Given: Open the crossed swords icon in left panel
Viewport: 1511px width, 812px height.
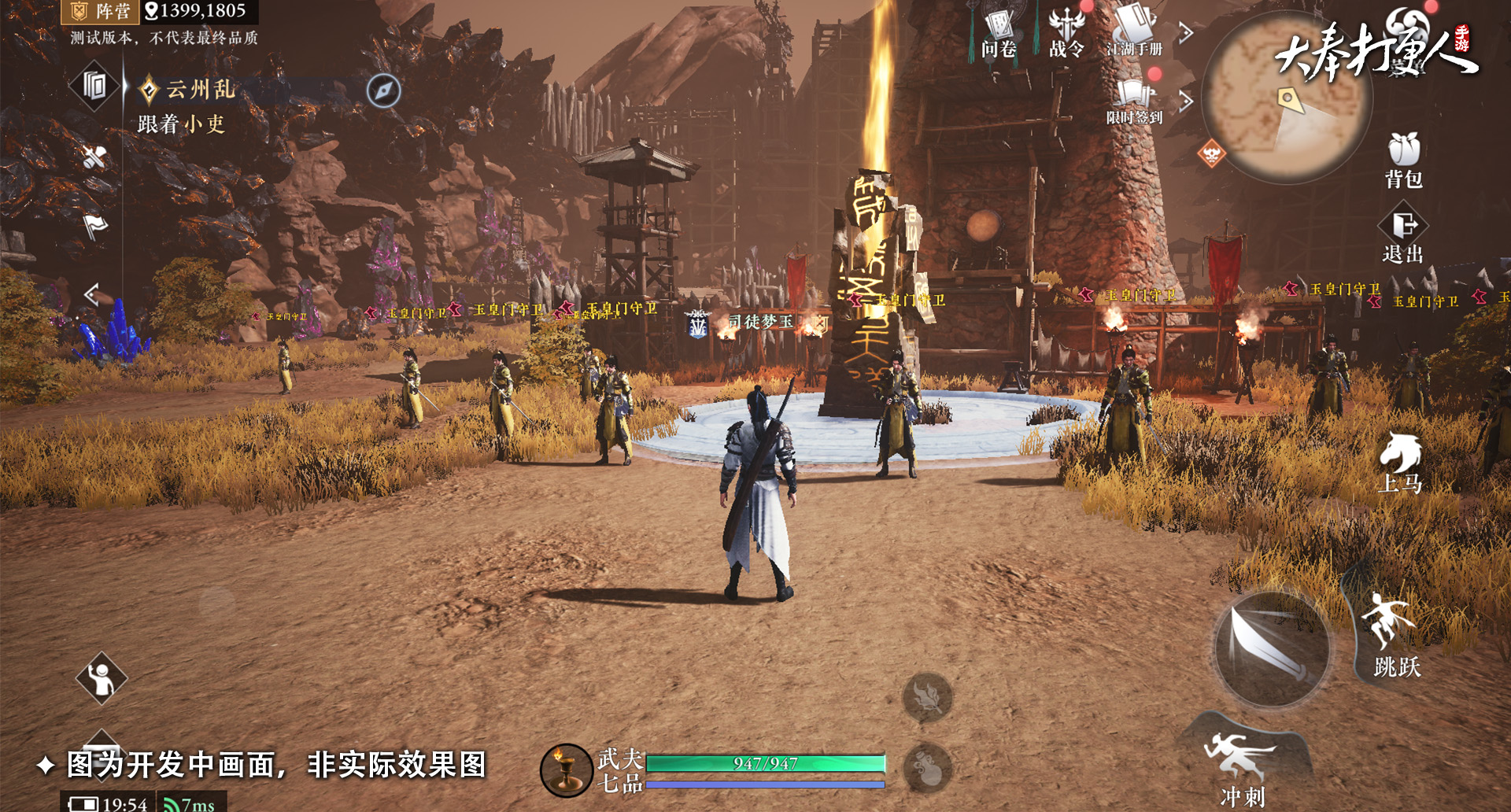Looking at the screenshot, I should click(x=95, y=157).
